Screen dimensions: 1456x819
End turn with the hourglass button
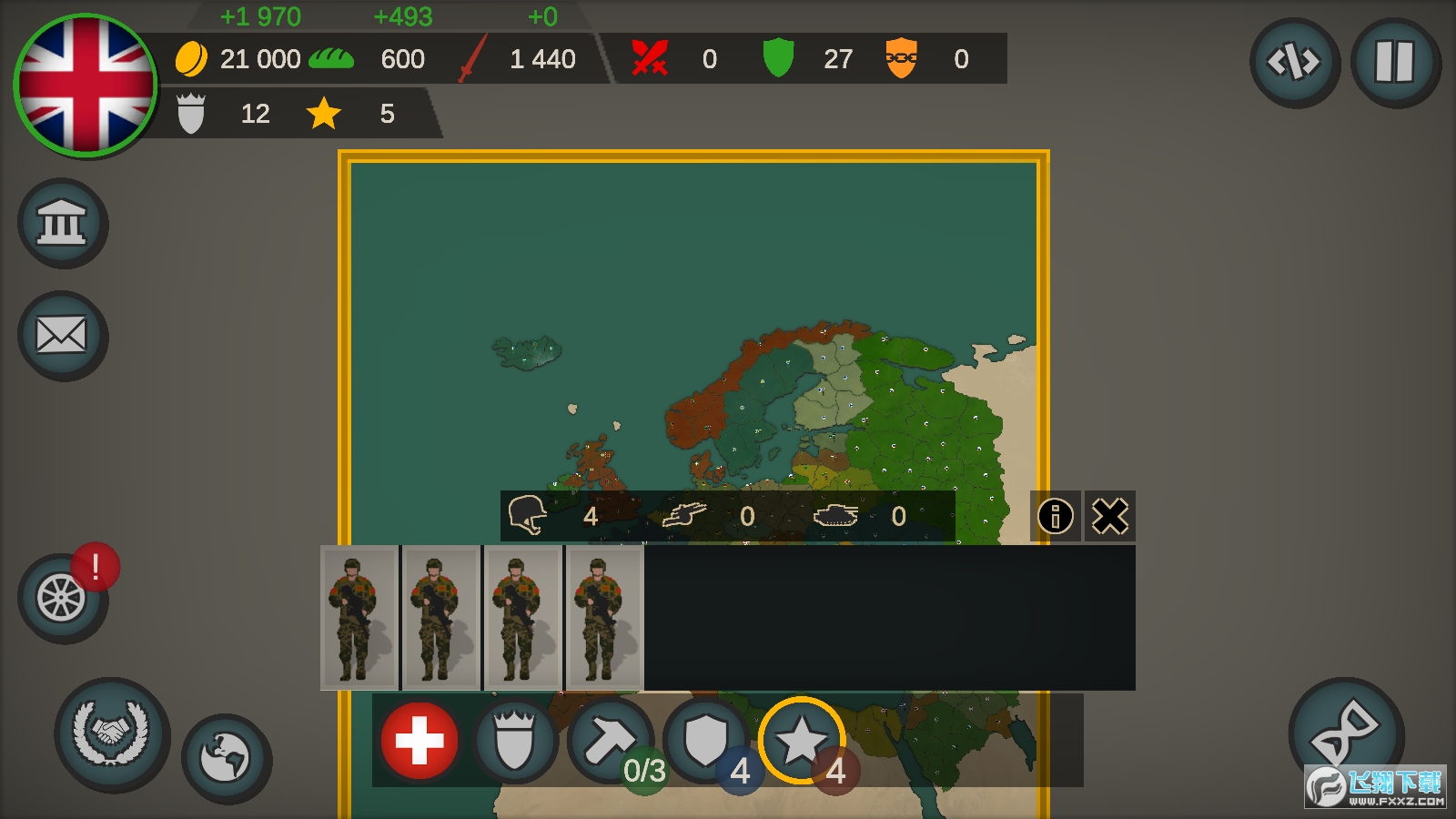click(x=1345, y=732)
